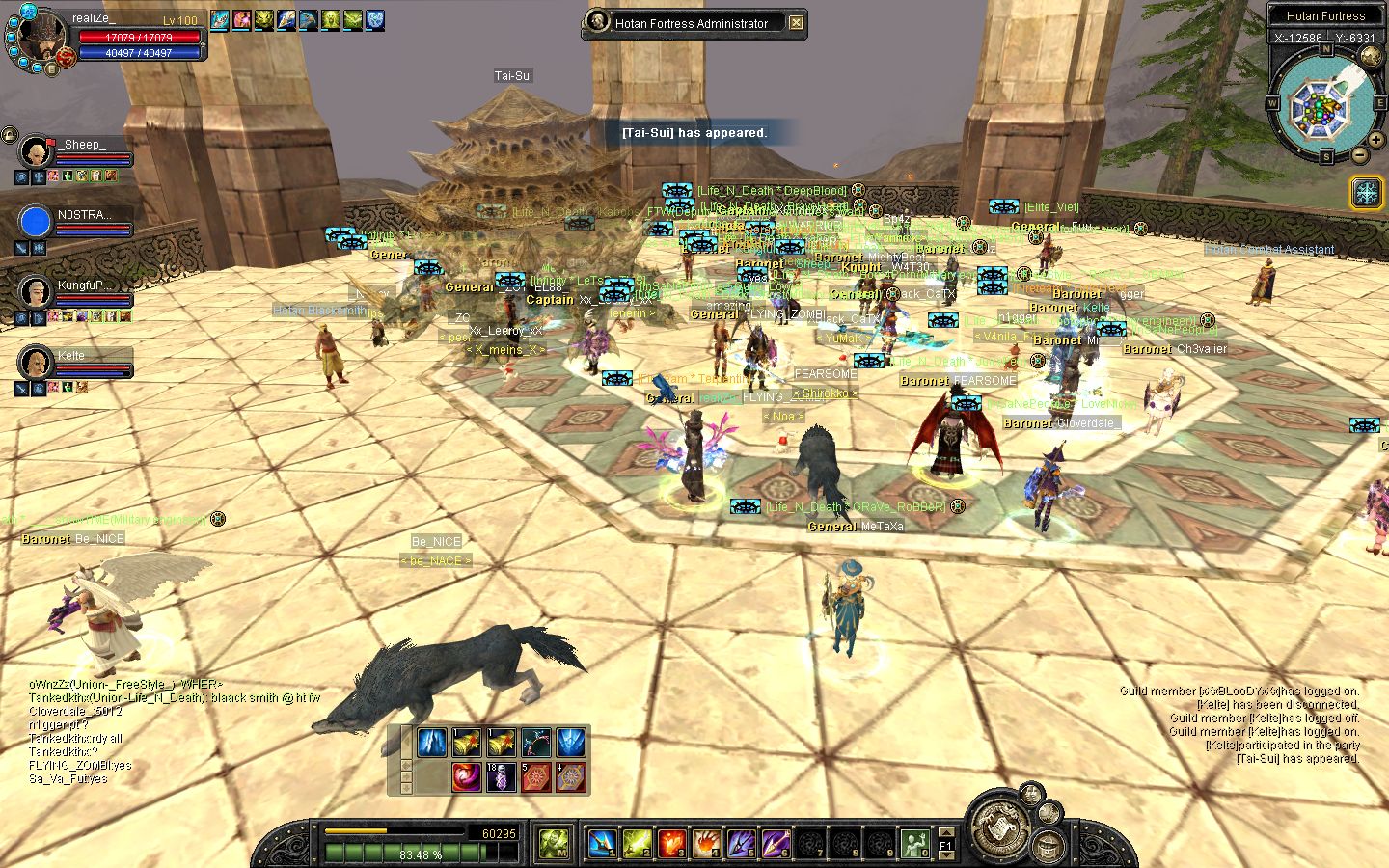Select party member N0STRA blue portrait
Viewport: 1389px width, 868px height.
[36, 222]
